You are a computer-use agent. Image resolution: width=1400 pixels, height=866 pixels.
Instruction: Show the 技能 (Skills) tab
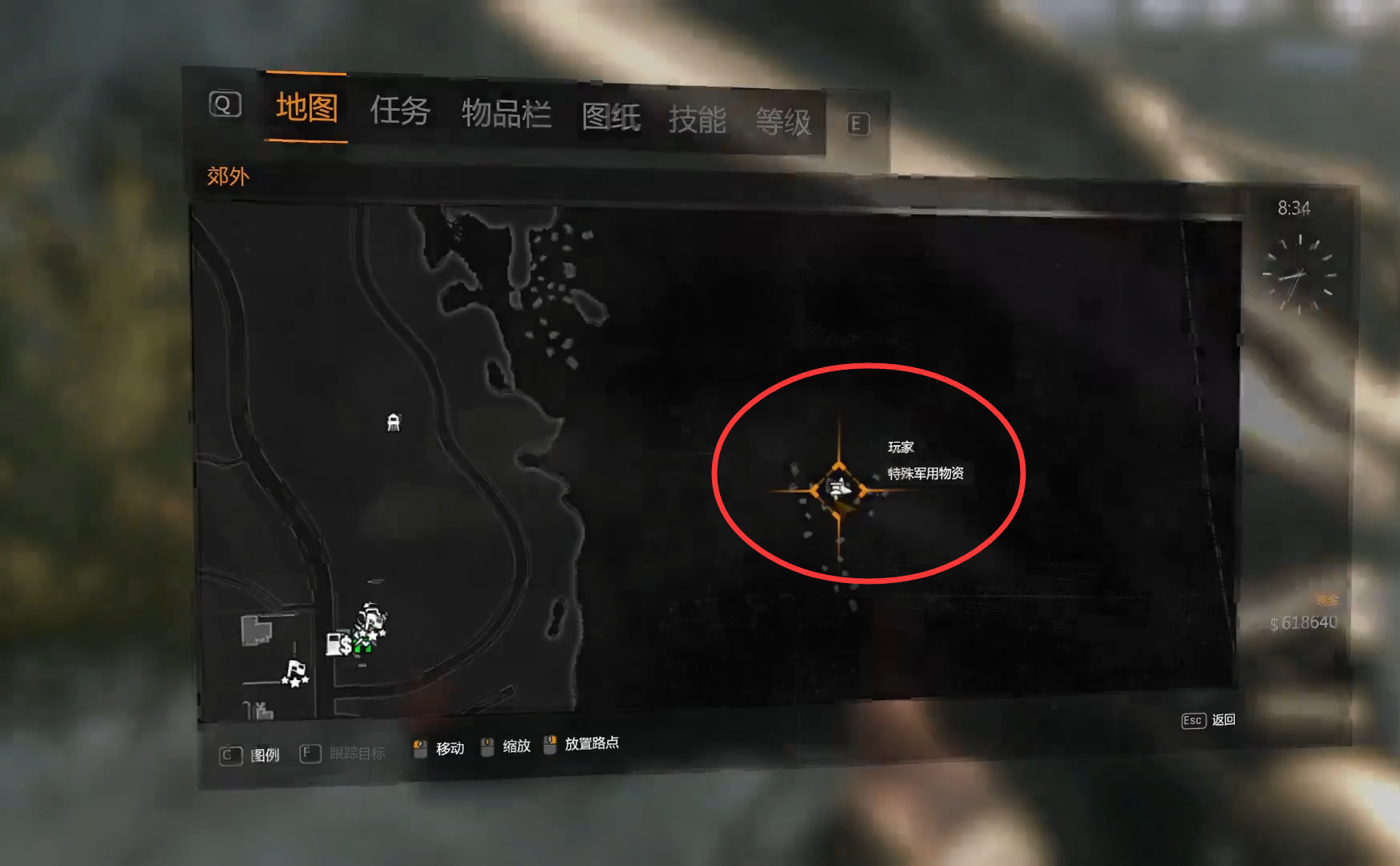tap(697, 120)
